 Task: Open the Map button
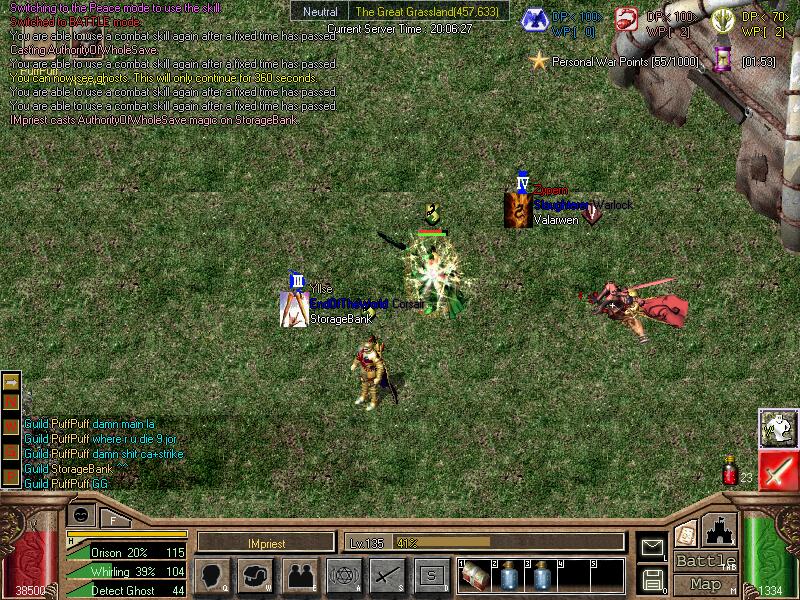click(x=706, y=583)
